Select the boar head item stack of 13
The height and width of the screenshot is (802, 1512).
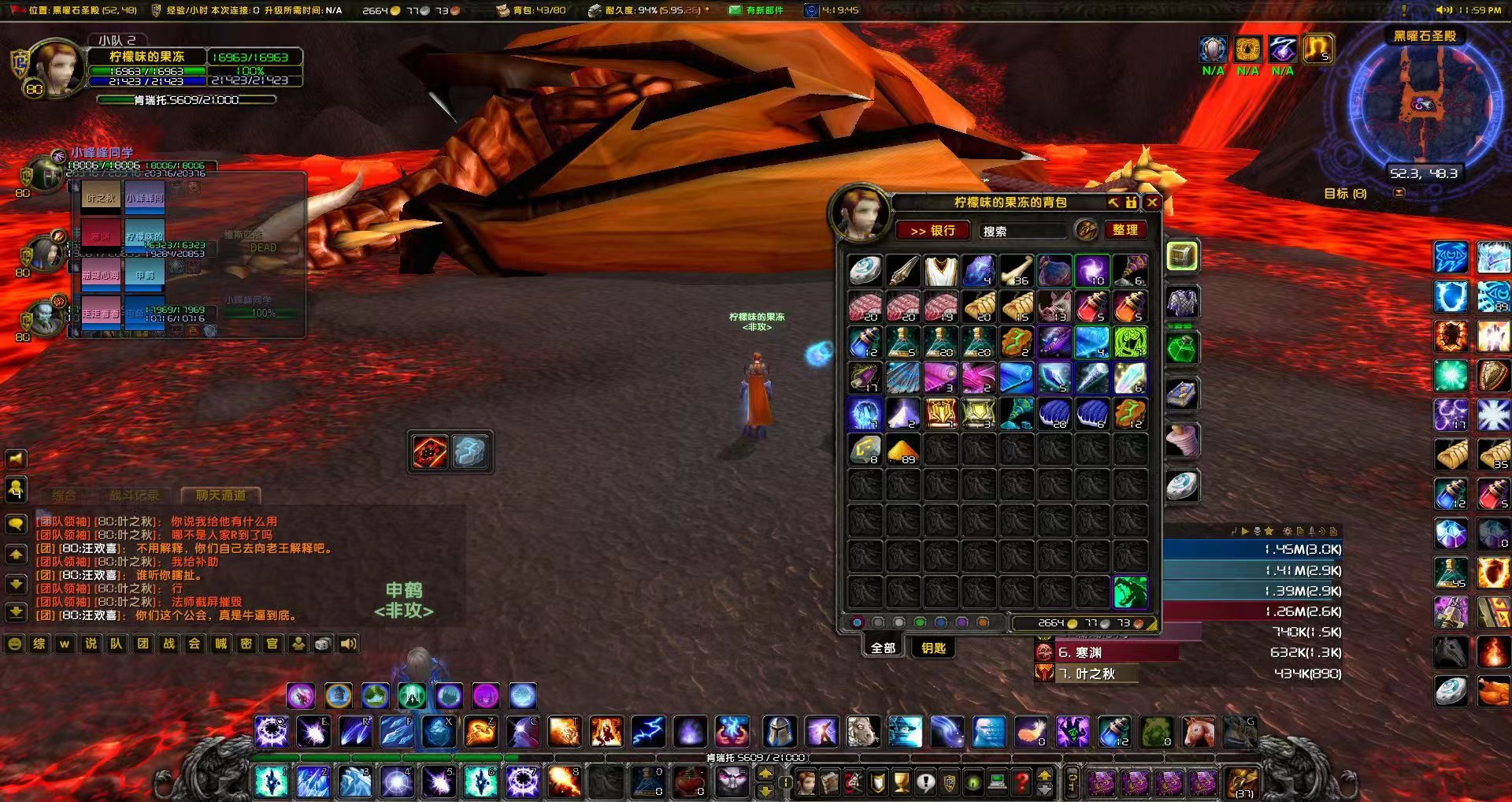[1054, 306]
